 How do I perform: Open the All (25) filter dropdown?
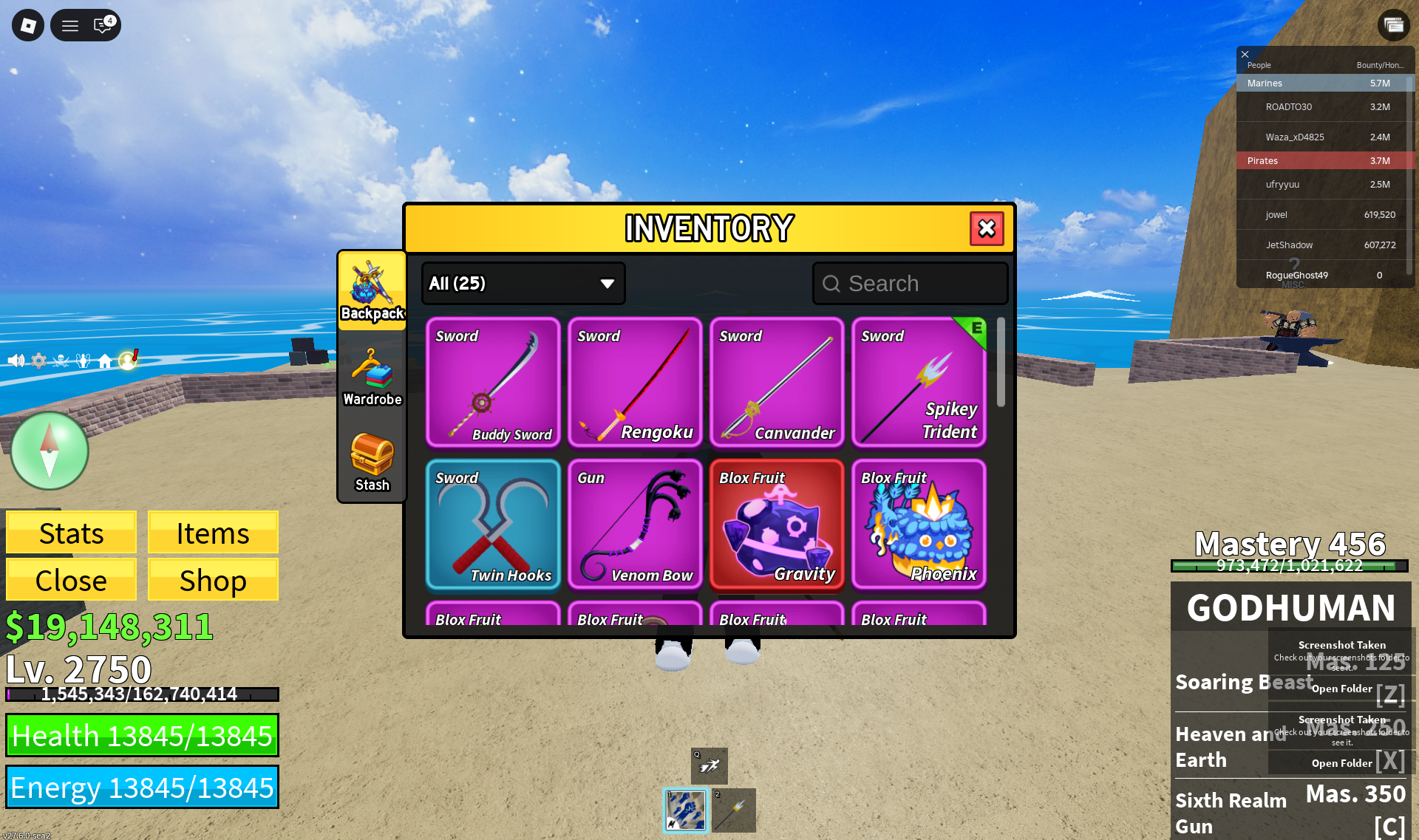[x=523, y=284]
